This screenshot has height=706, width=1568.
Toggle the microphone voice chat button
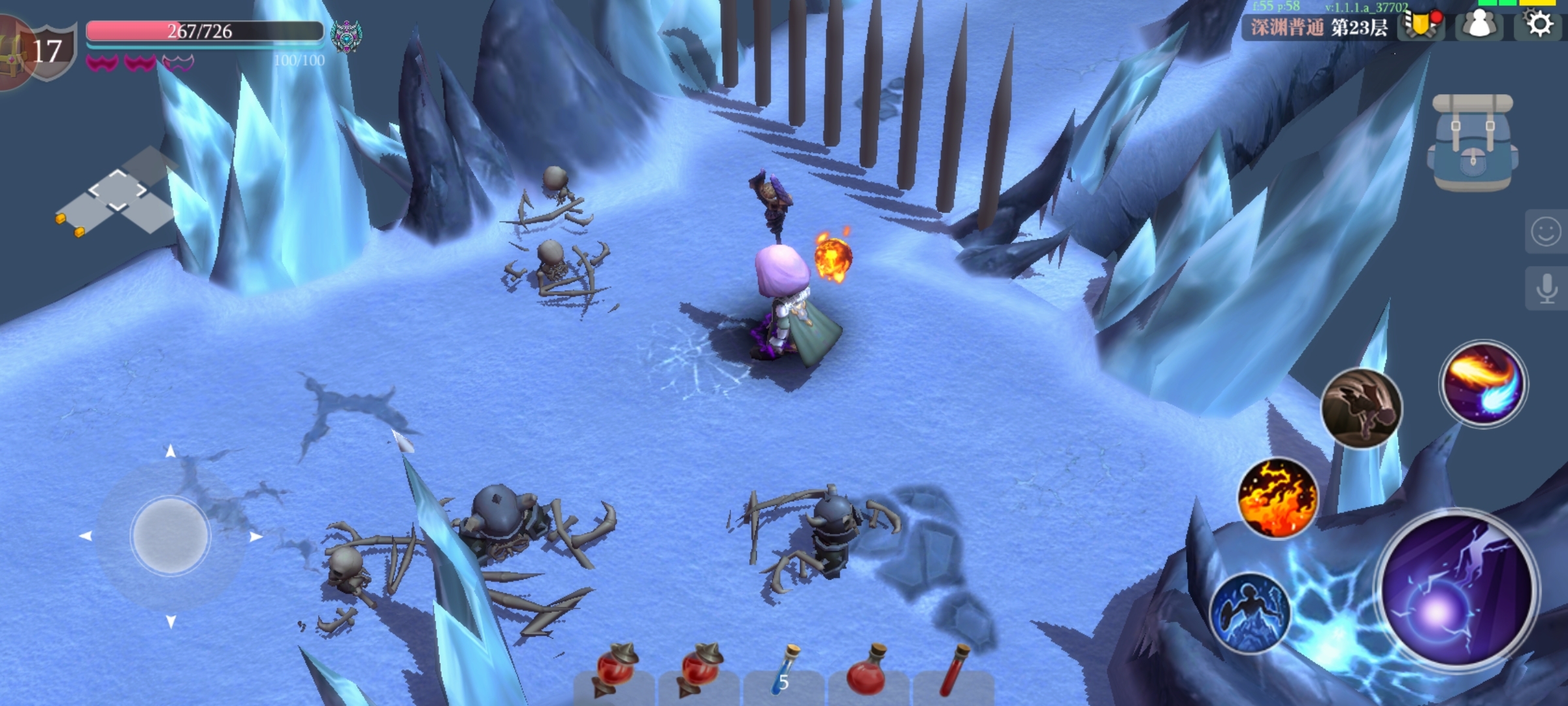coord(1546,288)
